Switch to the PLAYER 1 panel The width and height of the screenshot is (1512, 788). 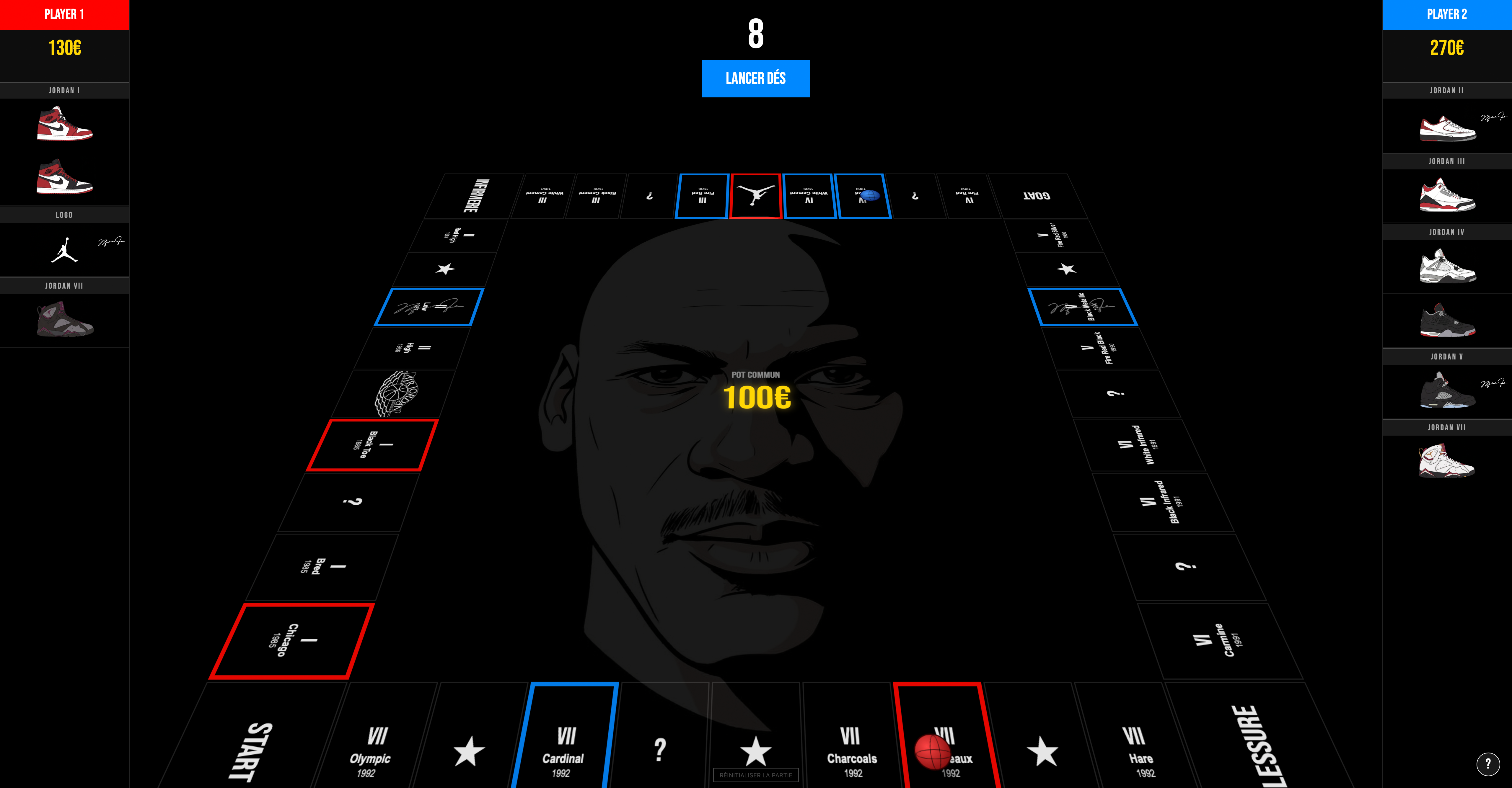coord(65,14)
